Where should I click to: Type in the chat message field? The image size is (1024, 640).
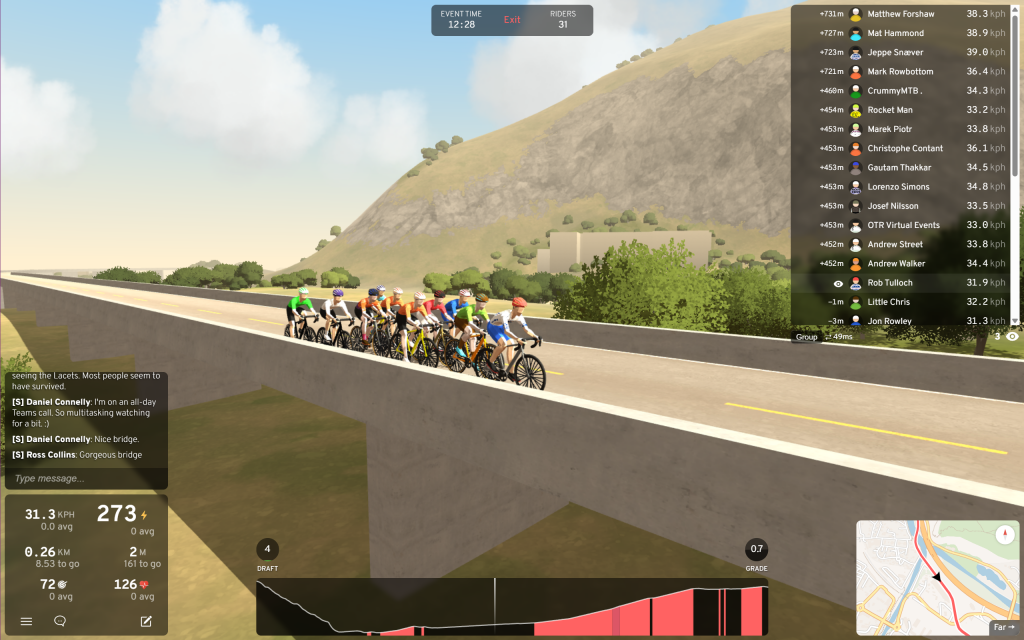86,478
